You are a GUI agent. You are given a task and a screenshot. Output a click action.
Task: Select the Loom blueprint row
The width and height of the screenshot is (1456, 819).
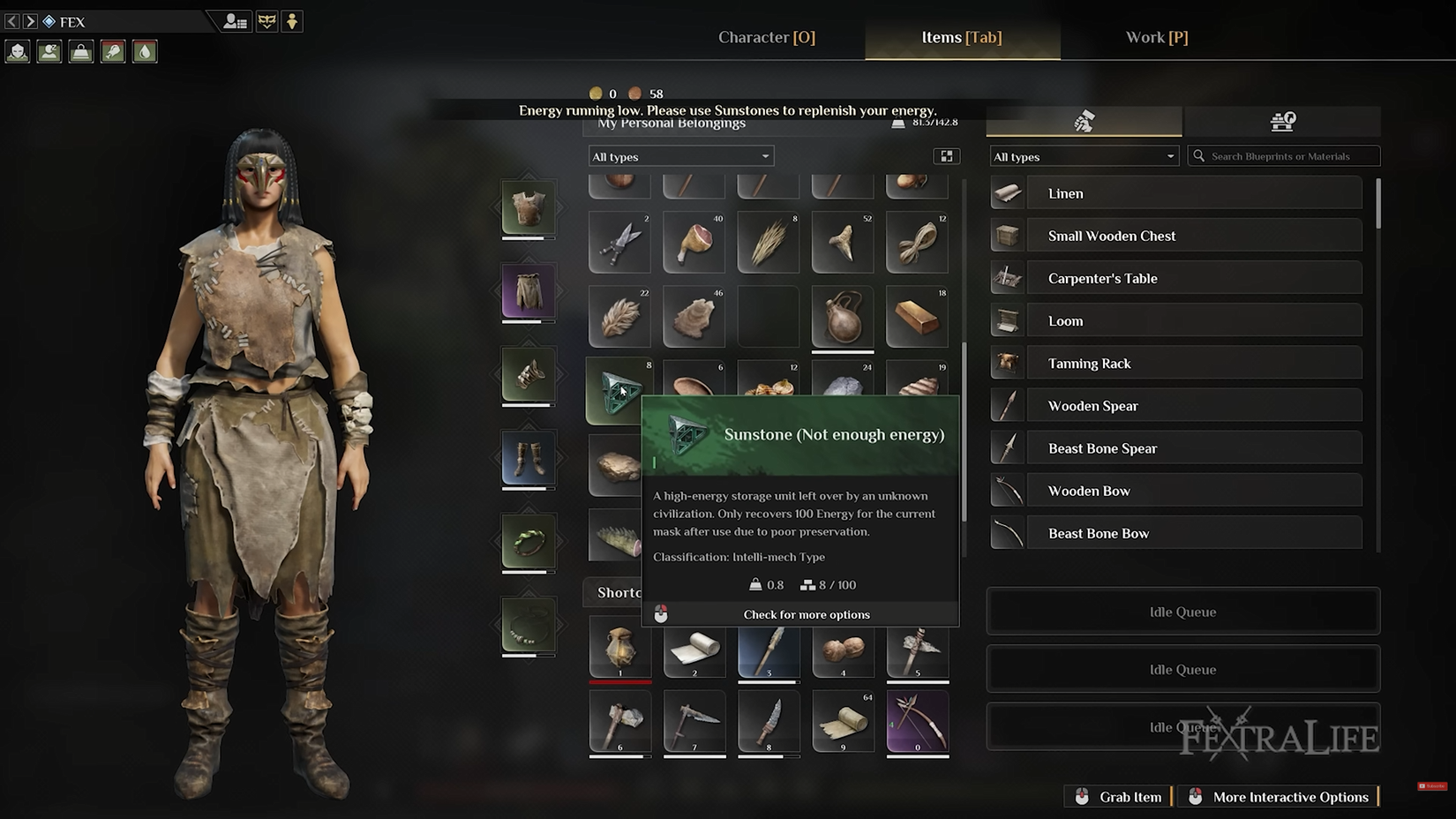(x=1176, y=320)
